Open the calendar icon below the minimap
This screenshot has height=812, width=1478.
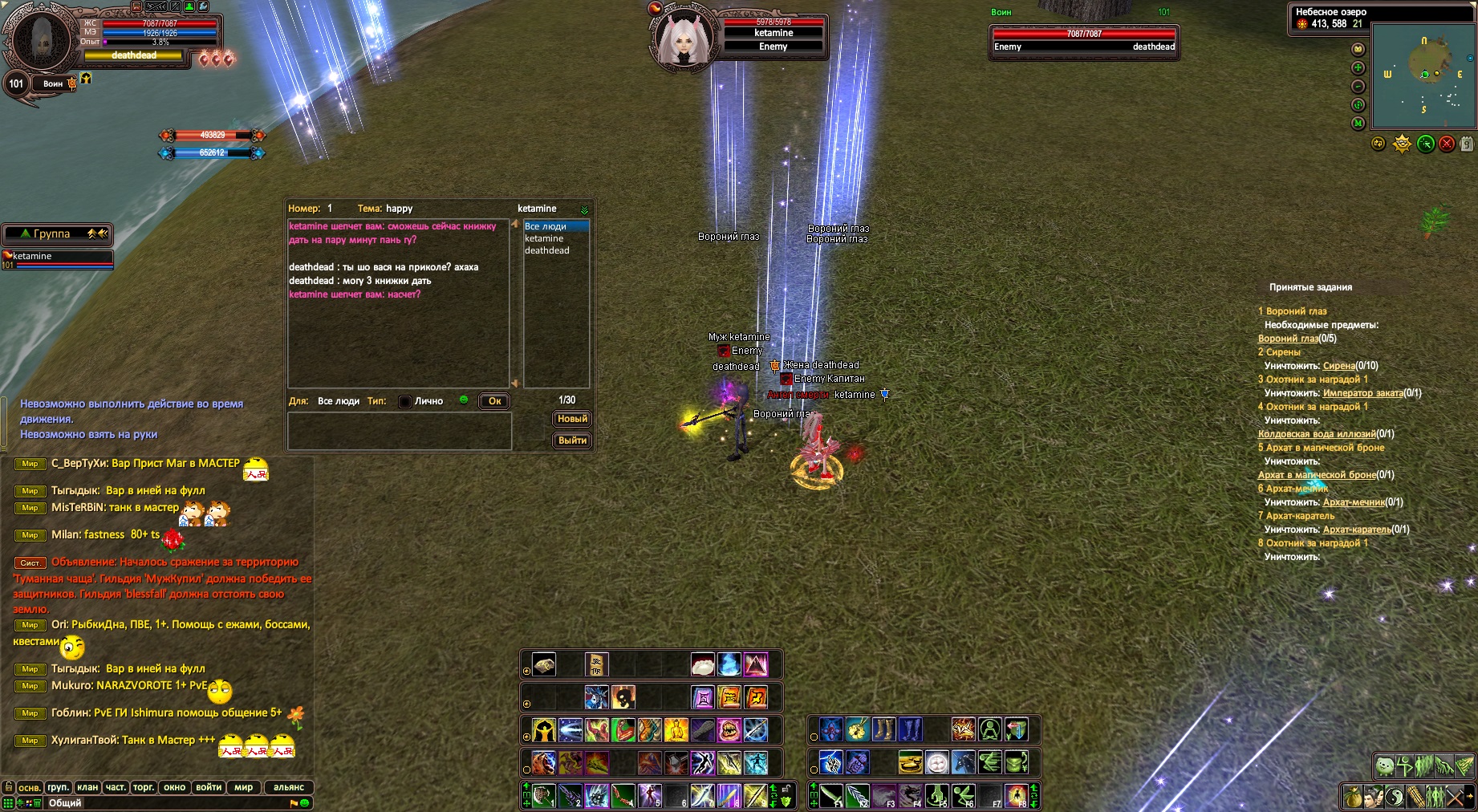1467,144
